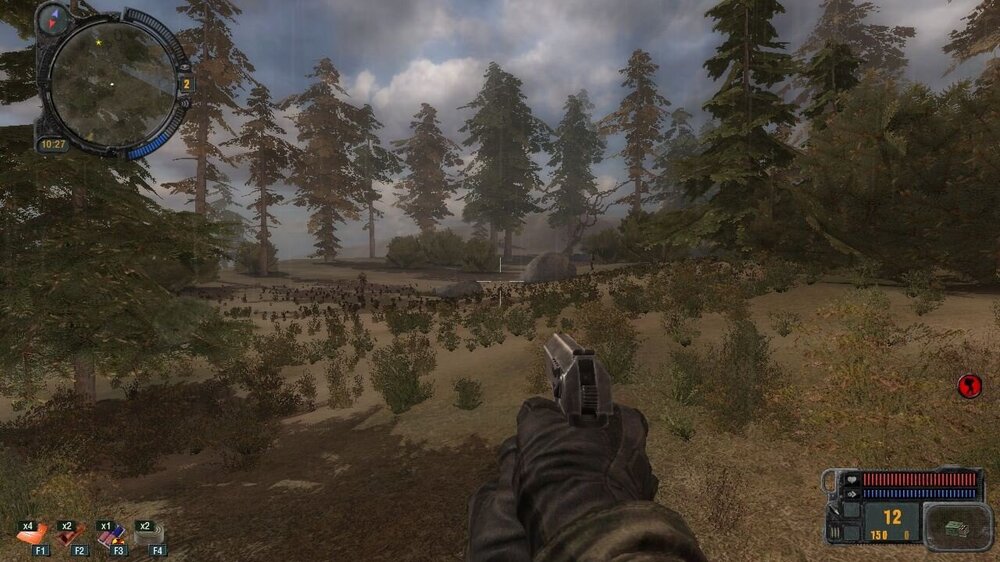Select the yellow star marker on minimap
Image resolution: width=1000 pixels, height=562 pixels.
coord(98,43)
